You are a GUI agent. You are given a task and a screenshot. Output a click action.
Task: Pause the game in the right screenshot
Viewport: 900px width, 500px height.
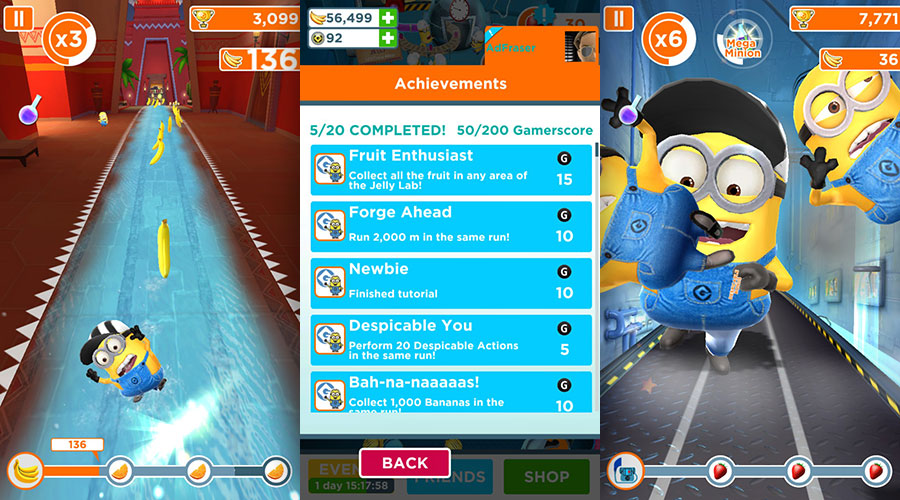click(619, 19)
